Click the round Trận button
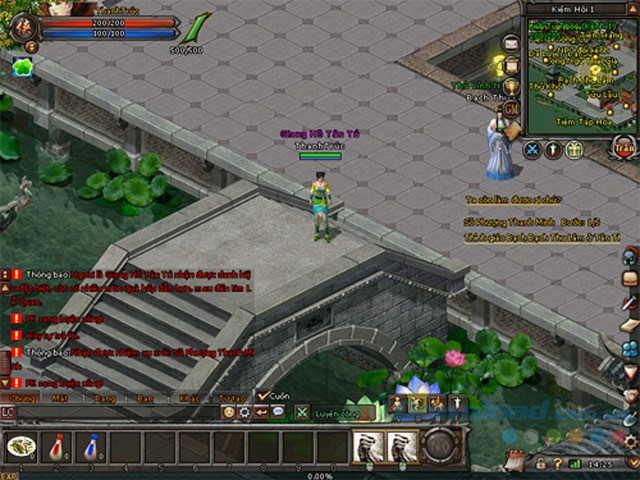Screen dimensions: 640x480 pyautogui.click(x=624, y=147)
